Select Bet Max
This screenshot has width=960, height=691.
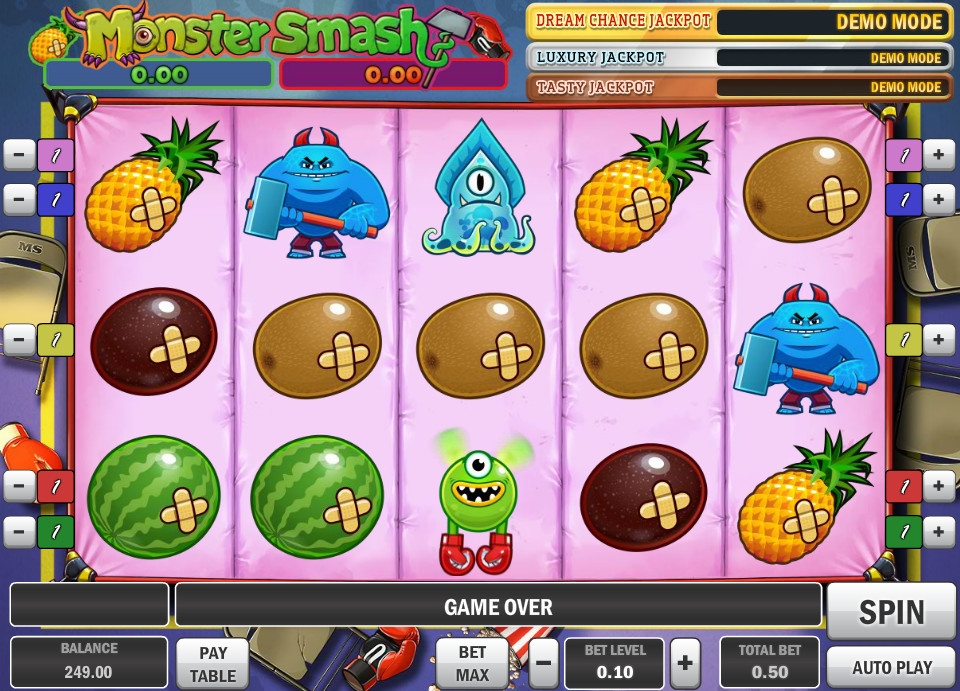472,664
